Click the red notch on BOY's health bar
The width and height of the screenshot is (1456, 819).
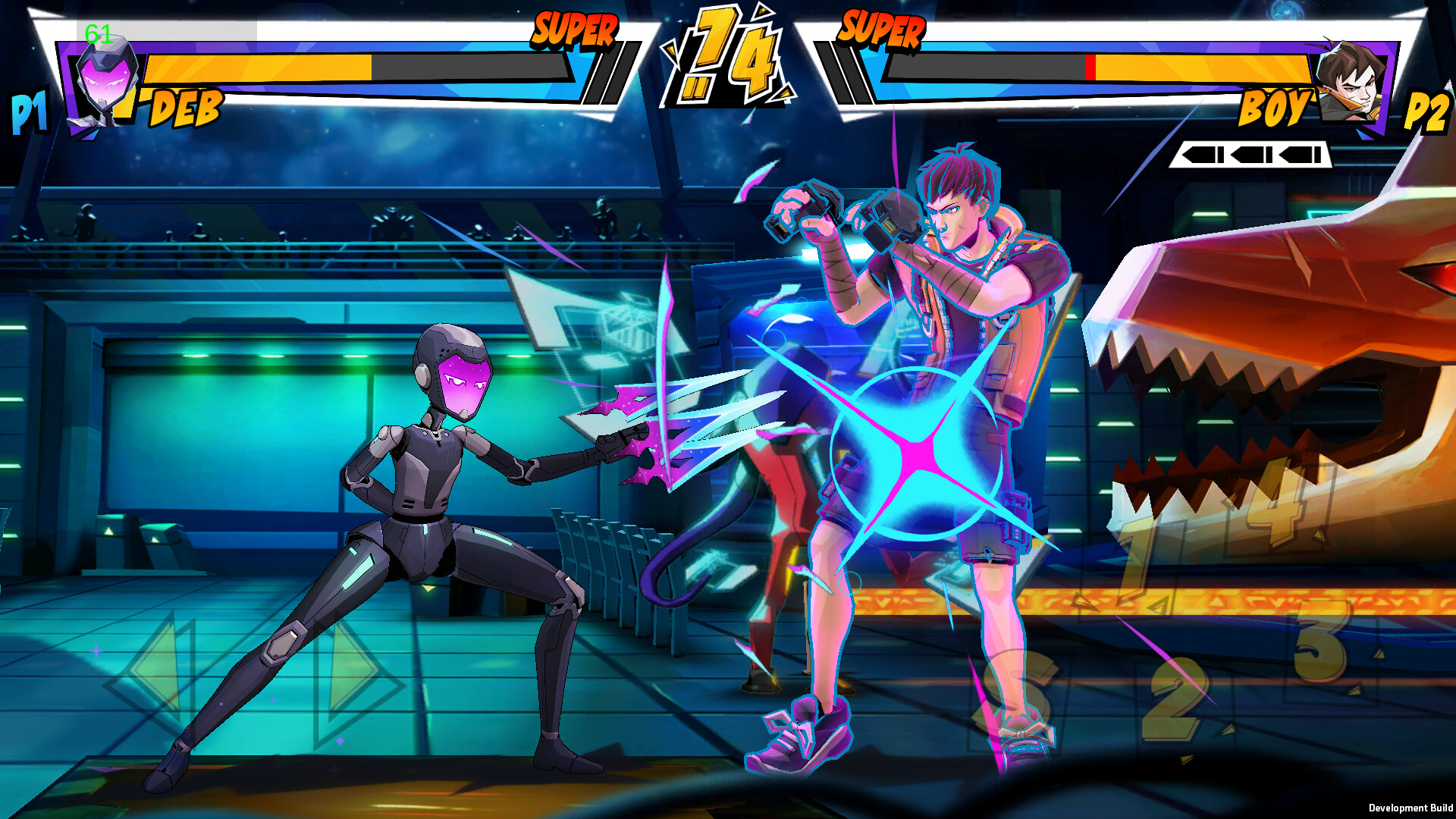[1092, 67]
